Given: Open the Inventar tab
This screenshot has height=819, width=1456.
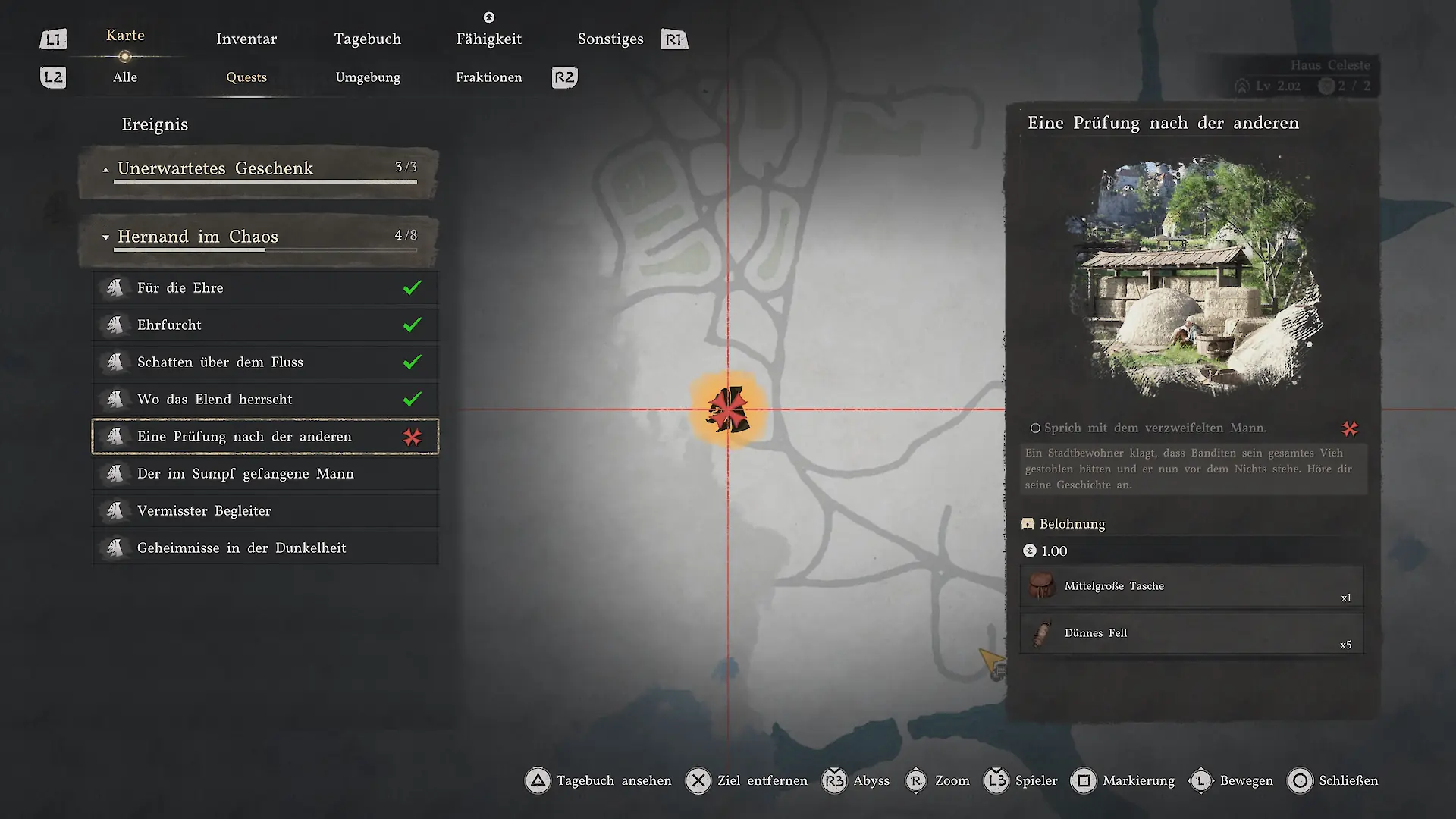Looking at the screenshot, I should pyautogui.click(x=246, y=39).
